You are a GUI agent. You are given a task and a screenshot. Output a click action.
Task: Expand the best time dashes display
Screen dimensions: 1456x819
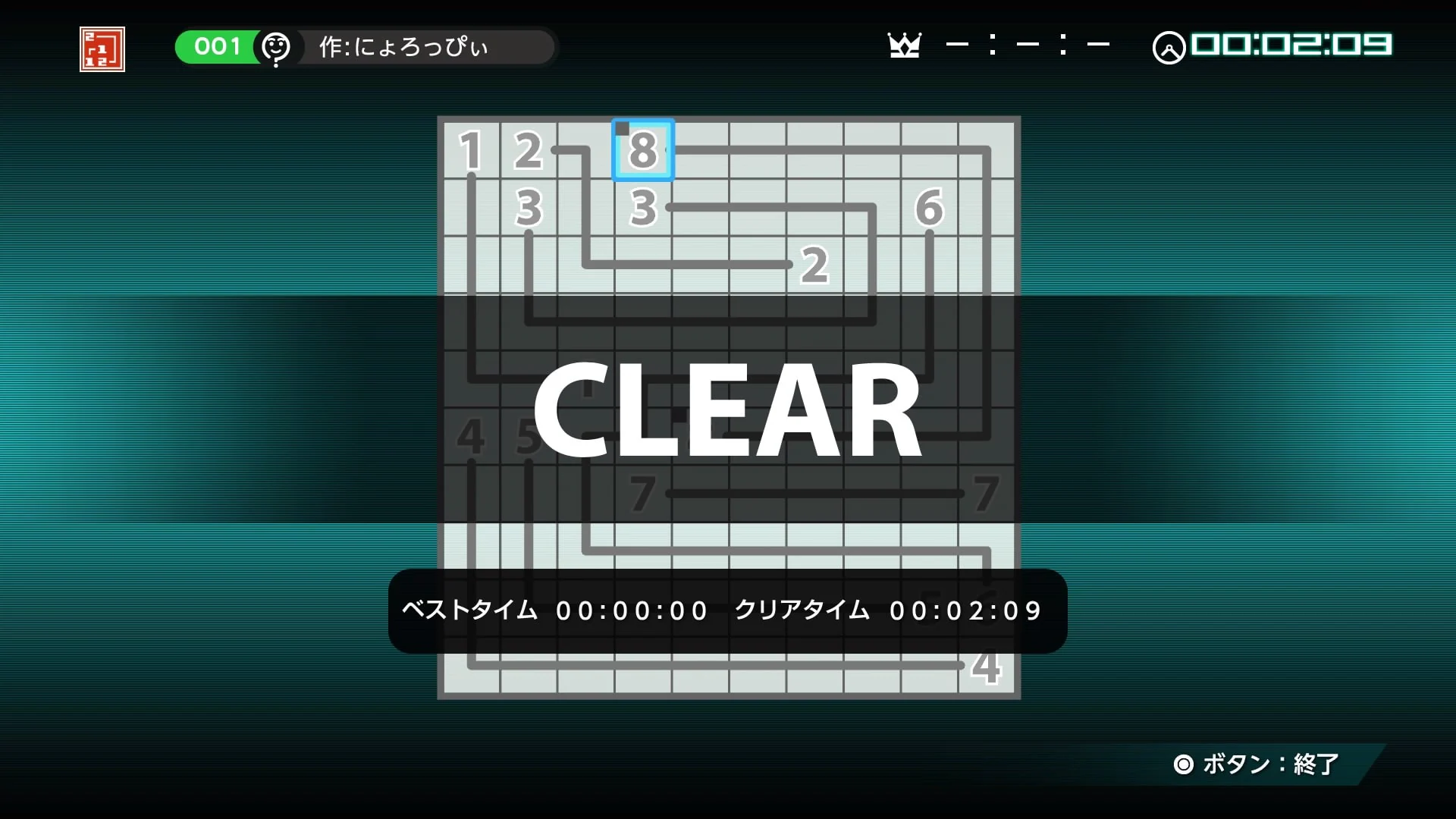point(1028,45)
